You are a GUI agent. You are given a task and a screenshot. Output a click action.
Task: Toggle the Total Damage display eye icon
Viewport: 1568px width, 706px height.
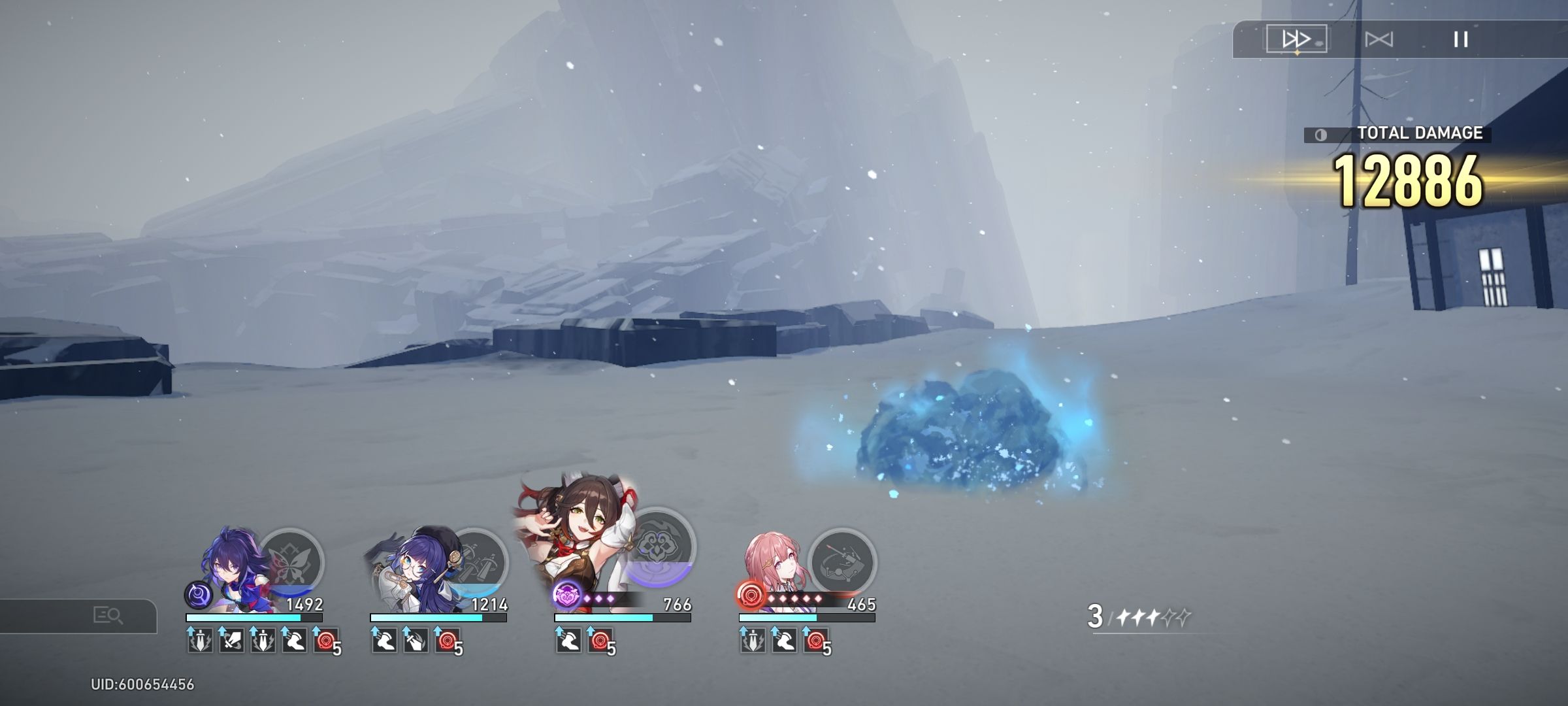pos(1322,135)
